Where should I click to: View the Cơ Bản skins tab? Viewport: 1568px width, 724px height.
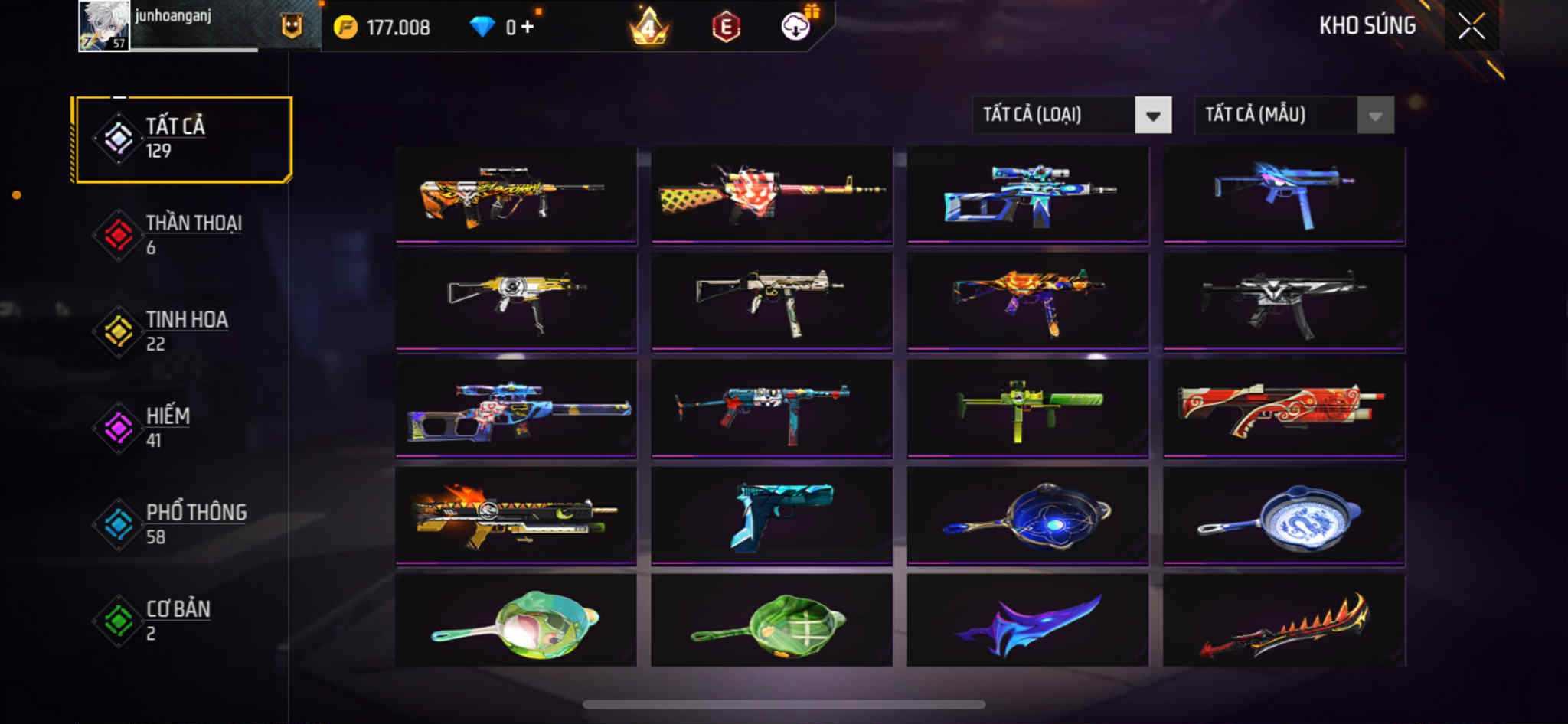(x=182, y=621)
